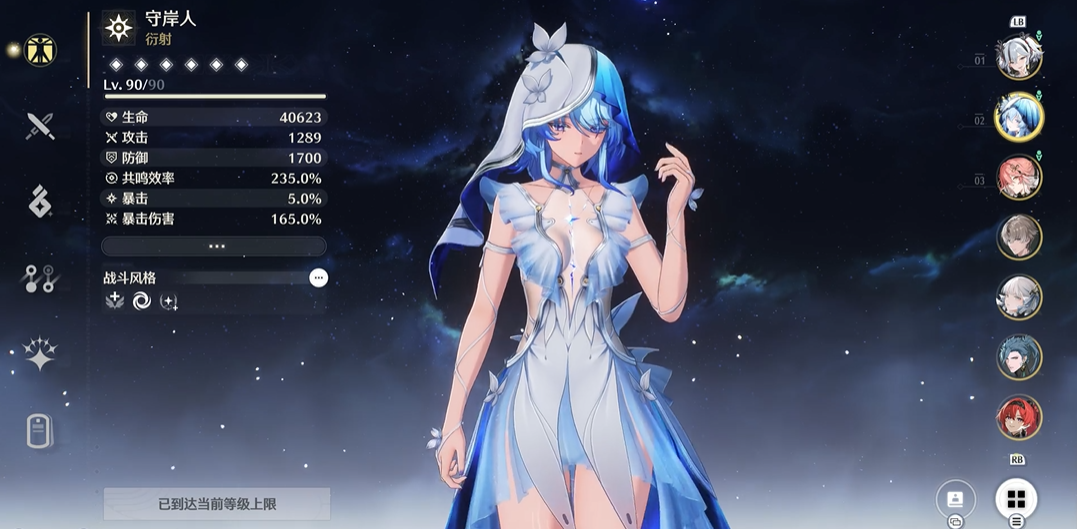Viewport: 1077px width, 529px height.
Task: Open the four-square grid character list button
Action: click(x=1016, y=498)
